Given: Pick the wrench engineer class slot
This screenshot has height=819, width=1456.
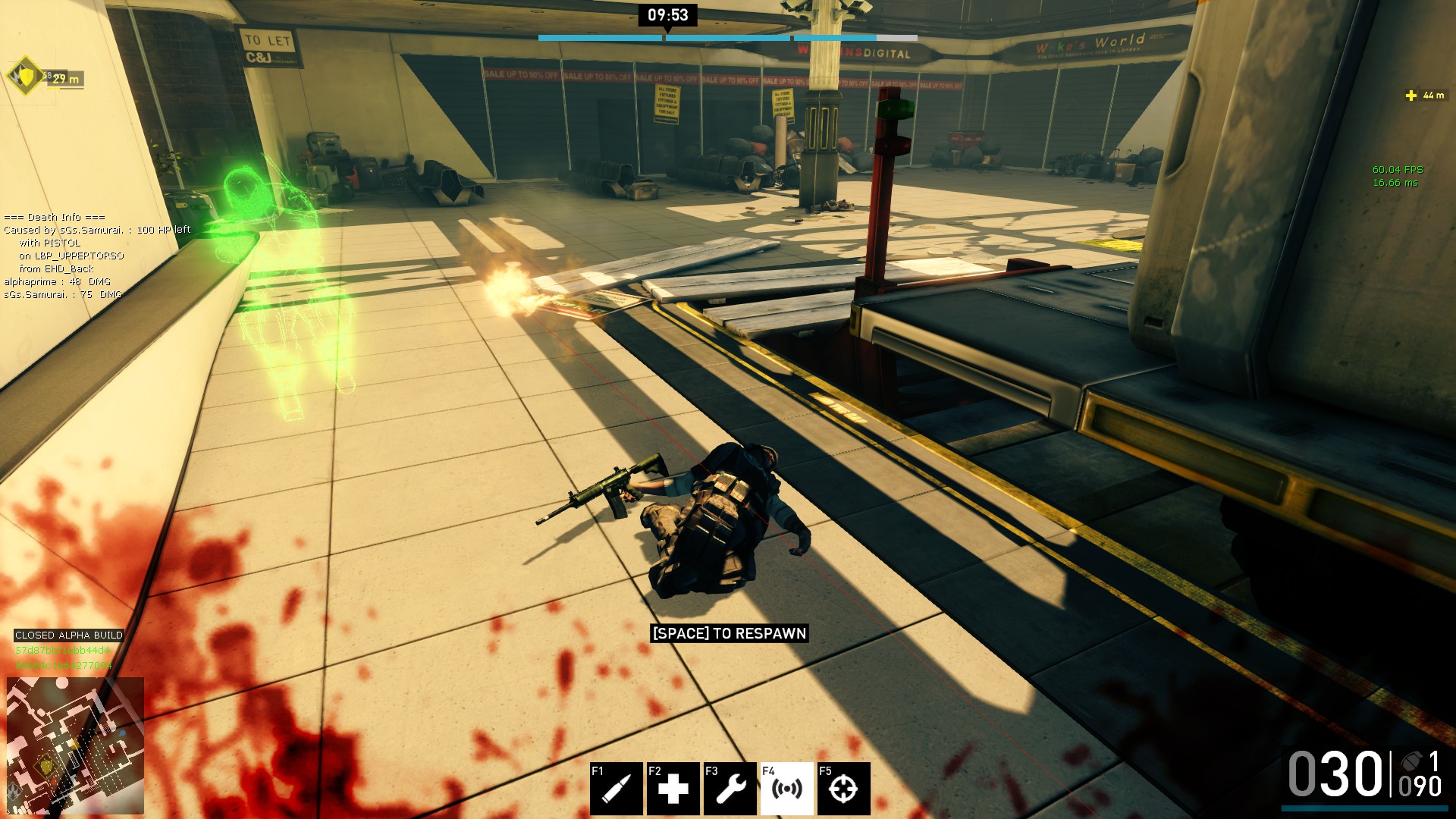Looking at the screenshot, I should click(x=730, y=789).
